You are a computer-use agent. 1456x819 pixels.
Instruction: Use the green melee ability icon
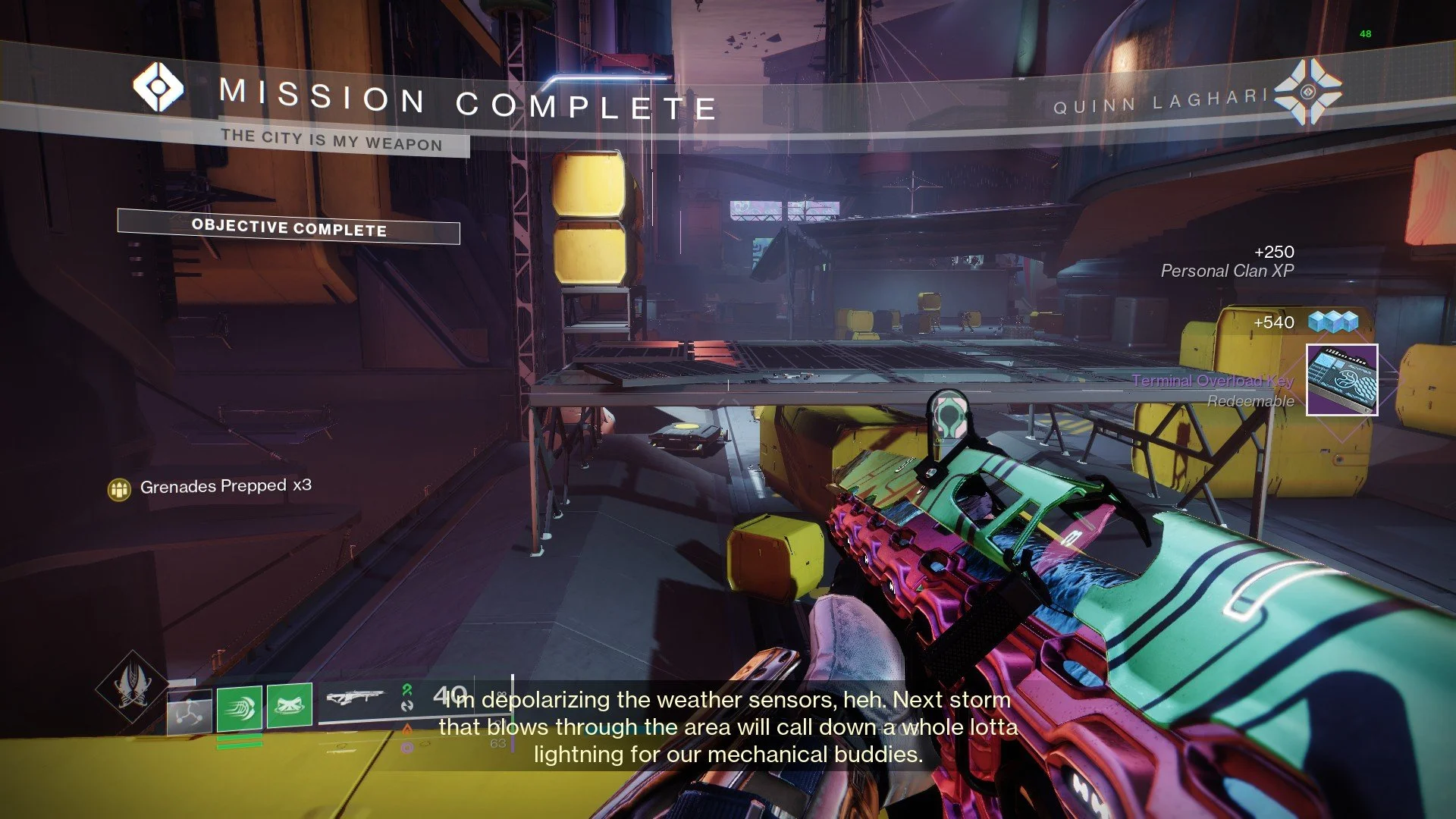240,709
